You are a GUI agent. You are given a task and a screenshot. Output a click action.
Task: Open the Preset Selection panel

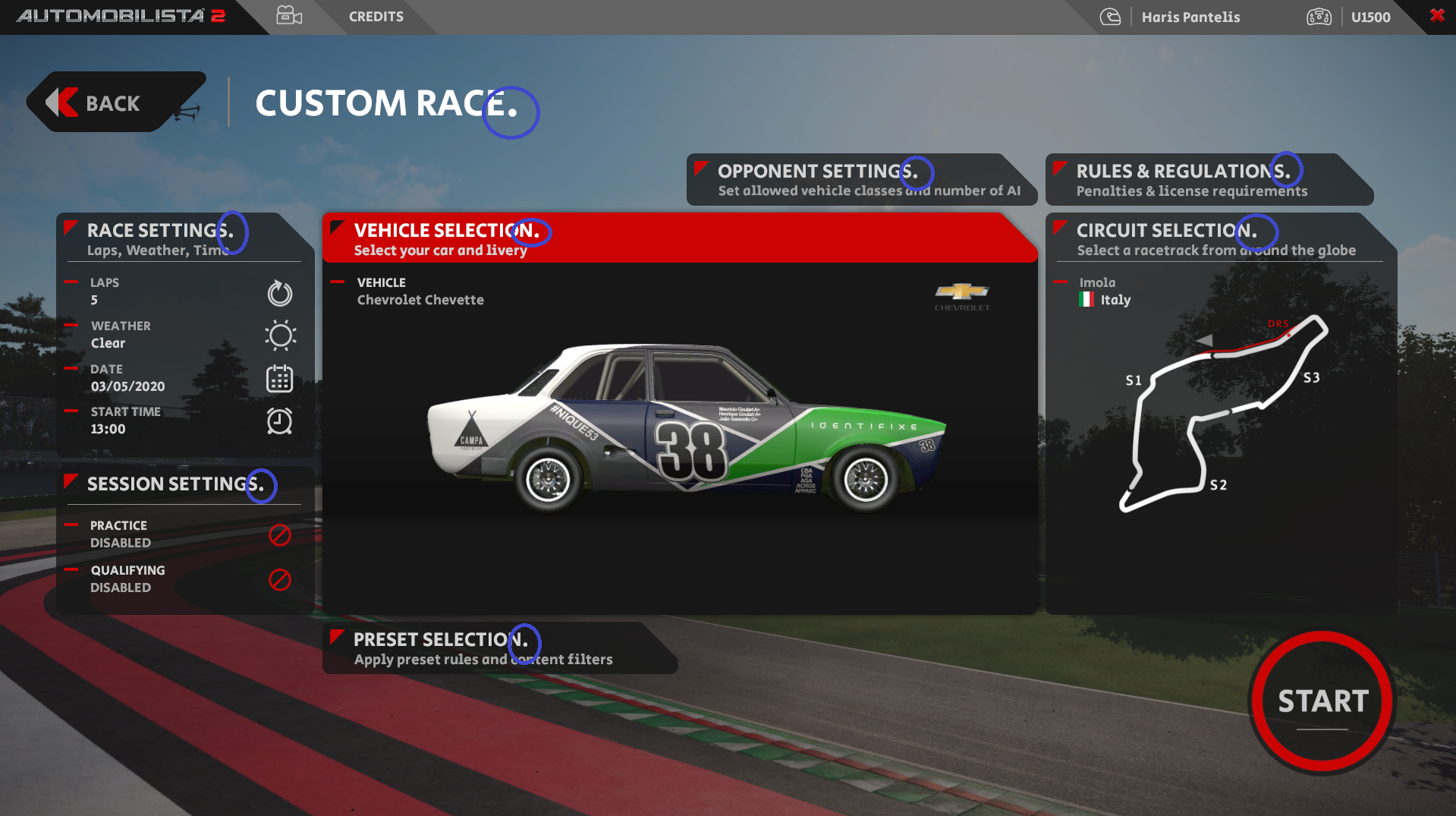point(498,648)
